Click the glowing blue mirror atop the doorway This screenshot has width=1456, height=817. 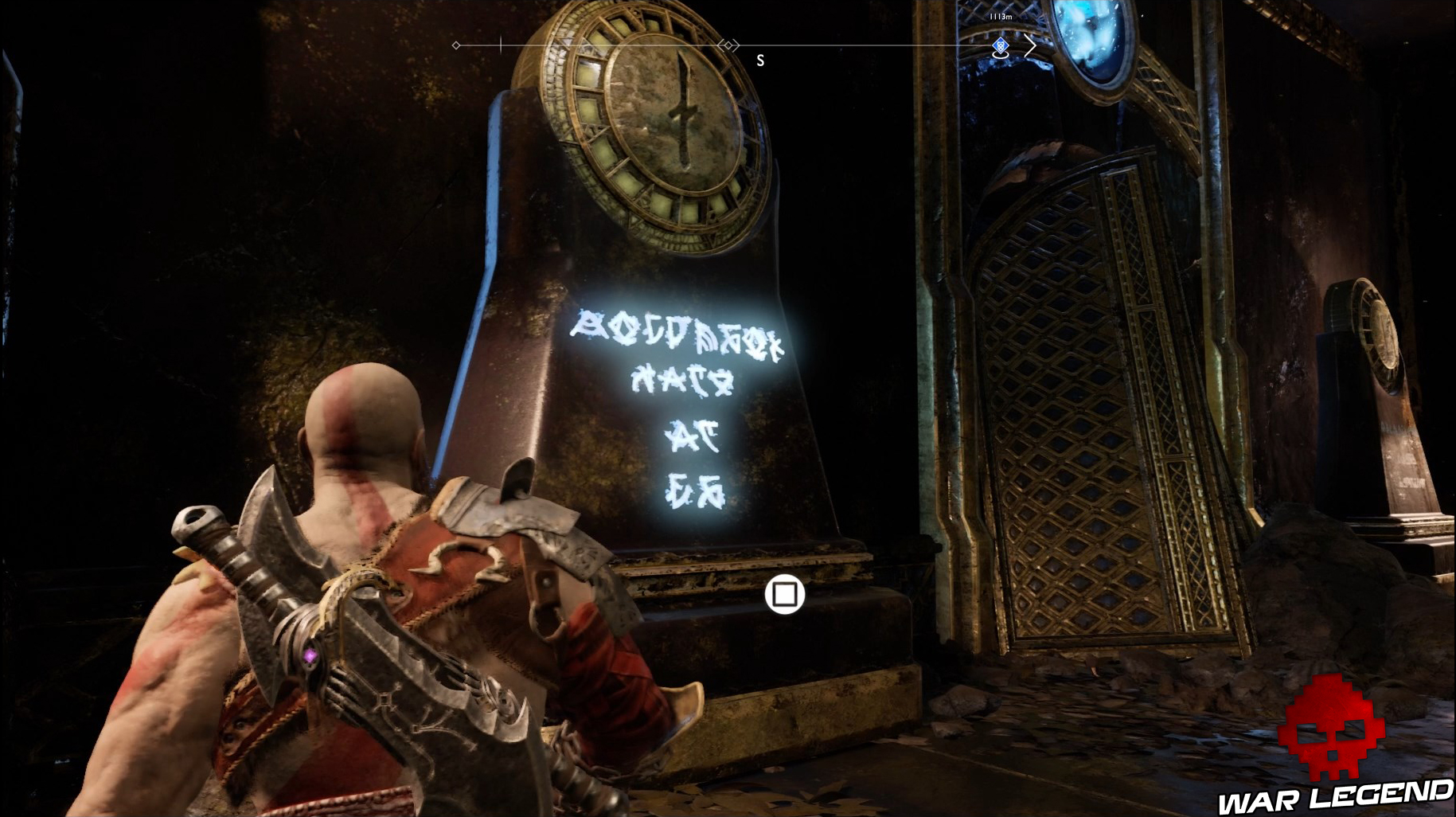(1091, 36)
